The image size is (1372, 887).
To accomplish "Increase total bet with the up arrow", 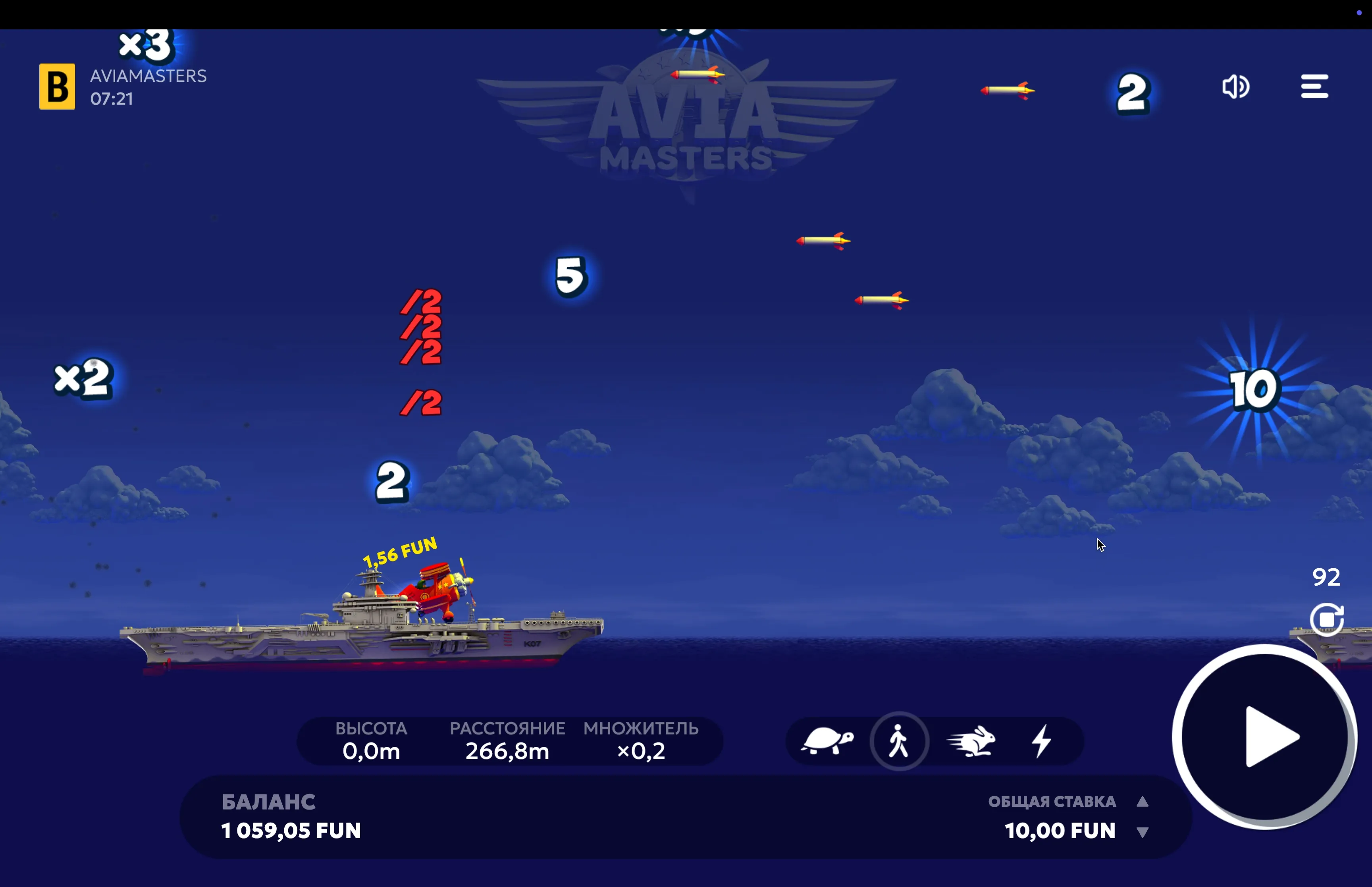I will (1143, 802).
